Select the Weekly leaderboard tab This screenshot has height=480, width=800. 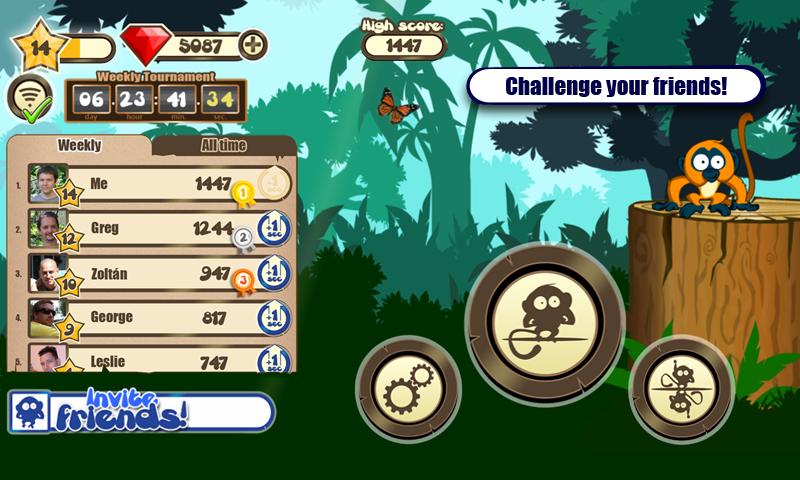coord(80,146)
